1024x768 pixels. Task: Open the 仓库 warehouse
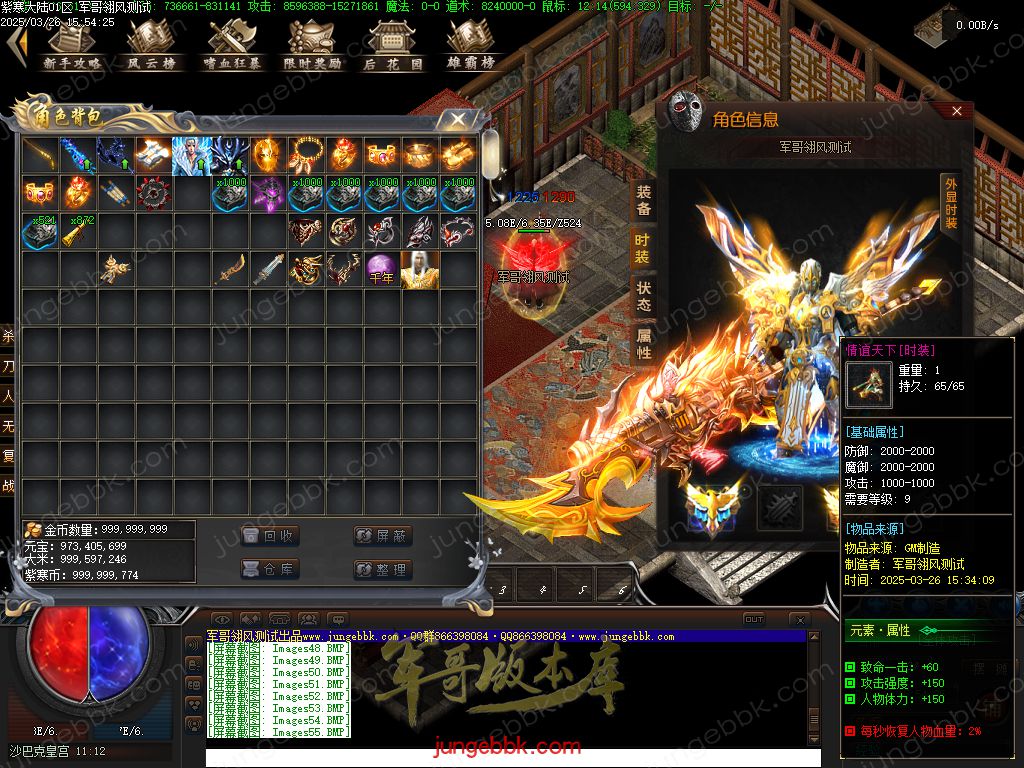point(270,569)
